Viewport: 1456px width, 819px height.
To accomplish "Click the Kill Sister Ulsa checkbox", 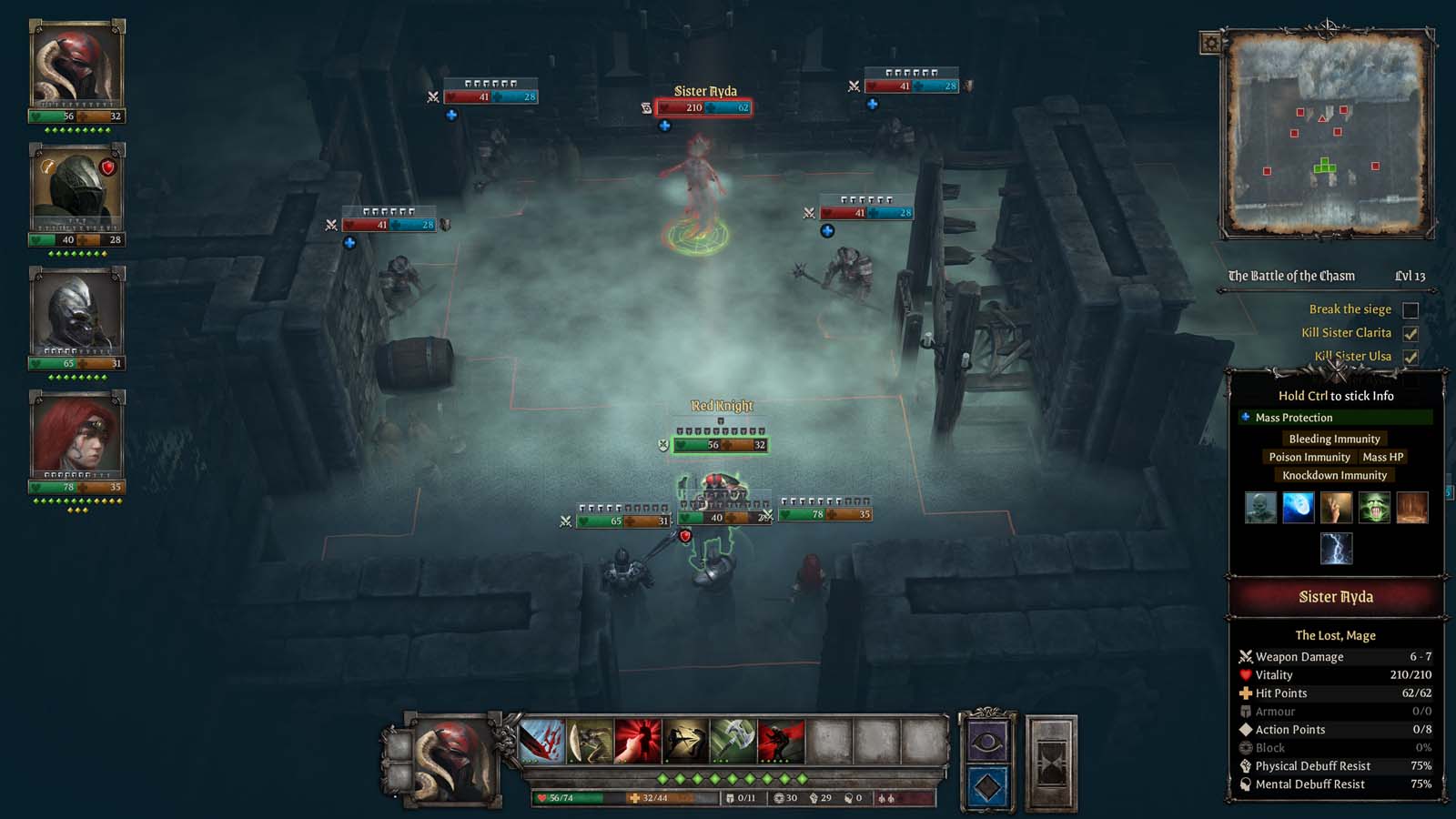I will 1411,356.
